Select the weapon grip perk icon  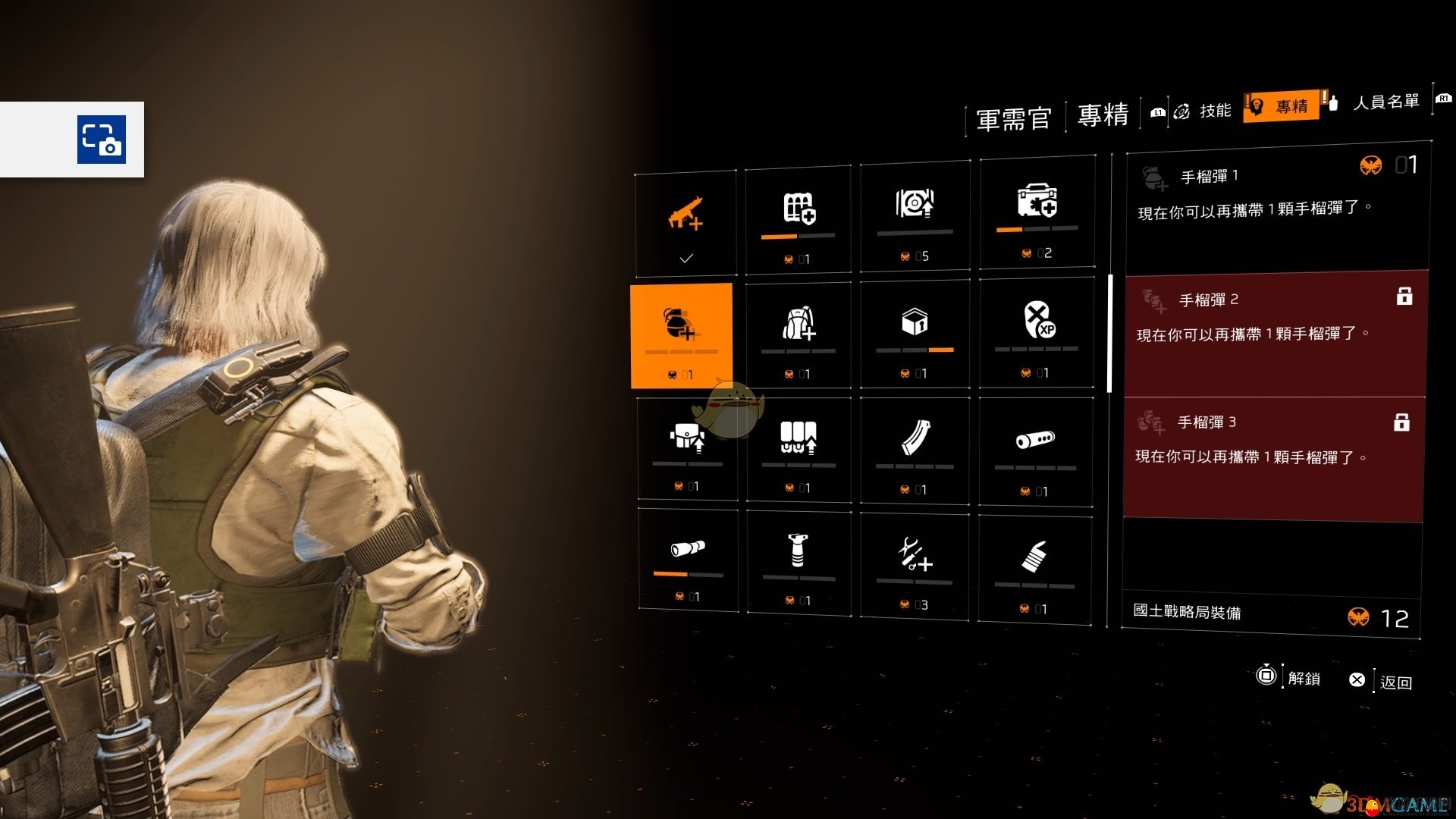pos(799,561)
